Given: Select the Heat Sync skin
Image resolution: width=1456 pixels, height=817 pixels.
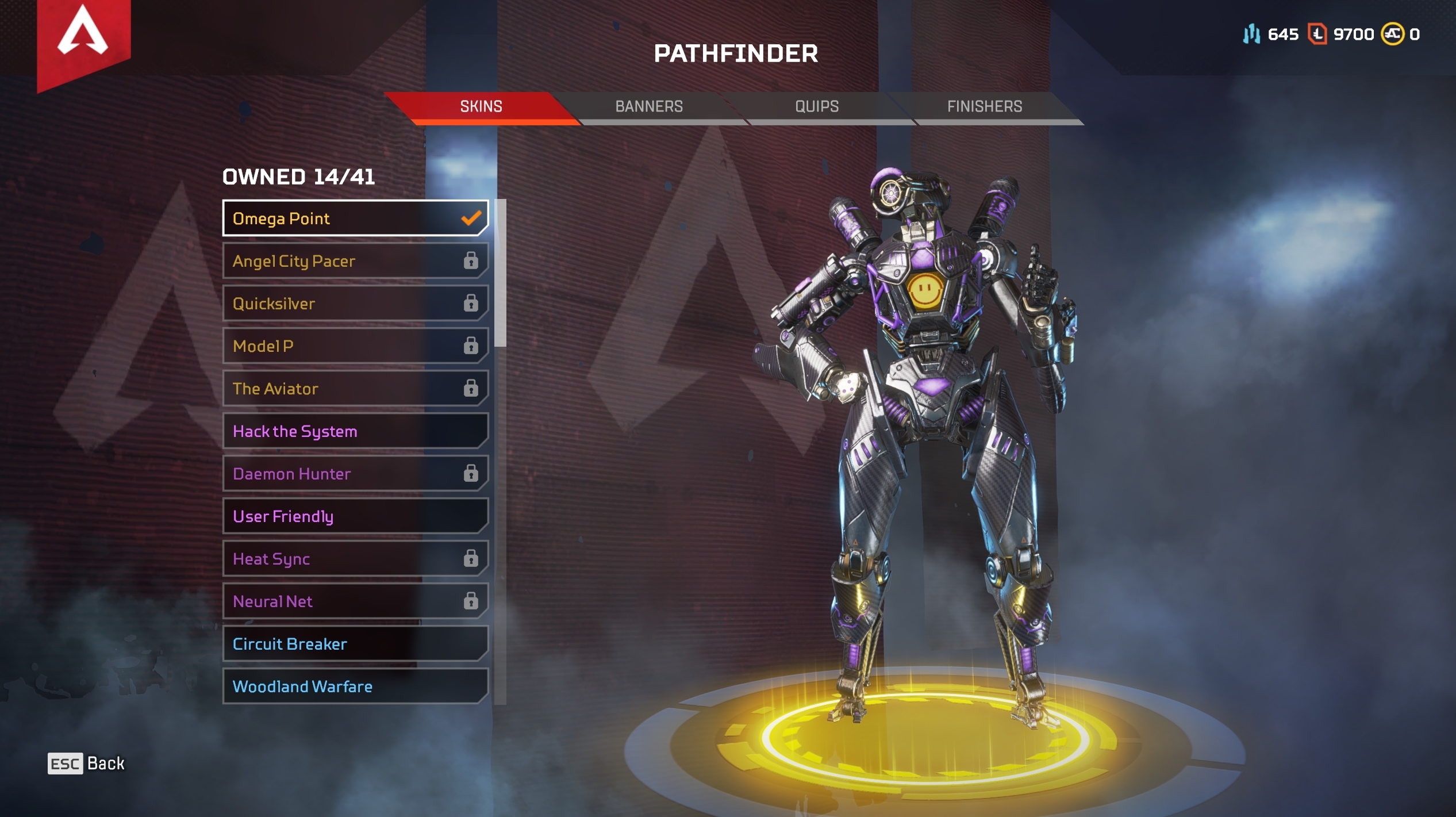Looking at the screenshot, I should coord(355,559).
